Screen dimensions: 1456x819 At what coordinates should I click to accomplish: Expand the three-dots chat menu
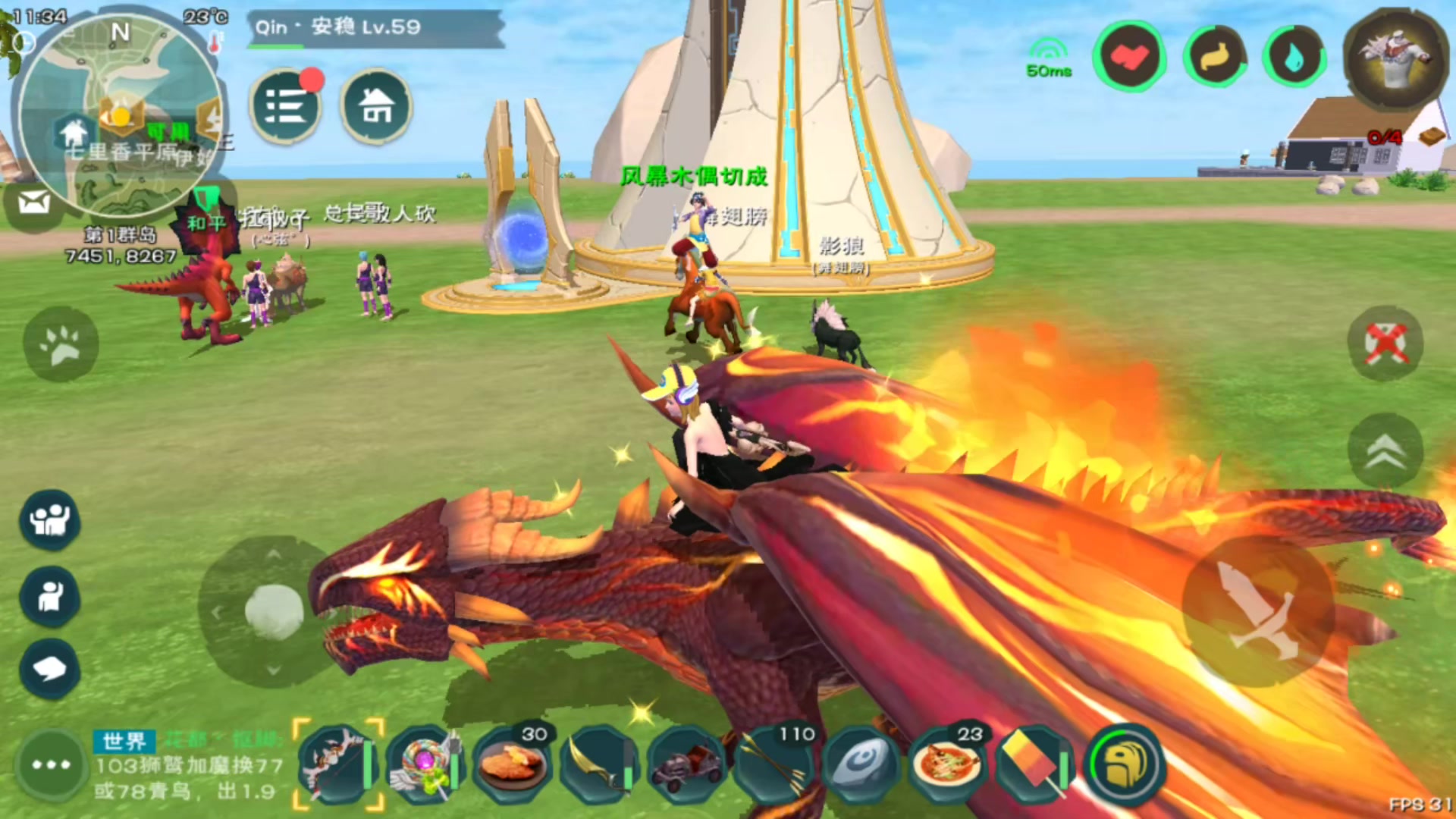coord(52,764)
